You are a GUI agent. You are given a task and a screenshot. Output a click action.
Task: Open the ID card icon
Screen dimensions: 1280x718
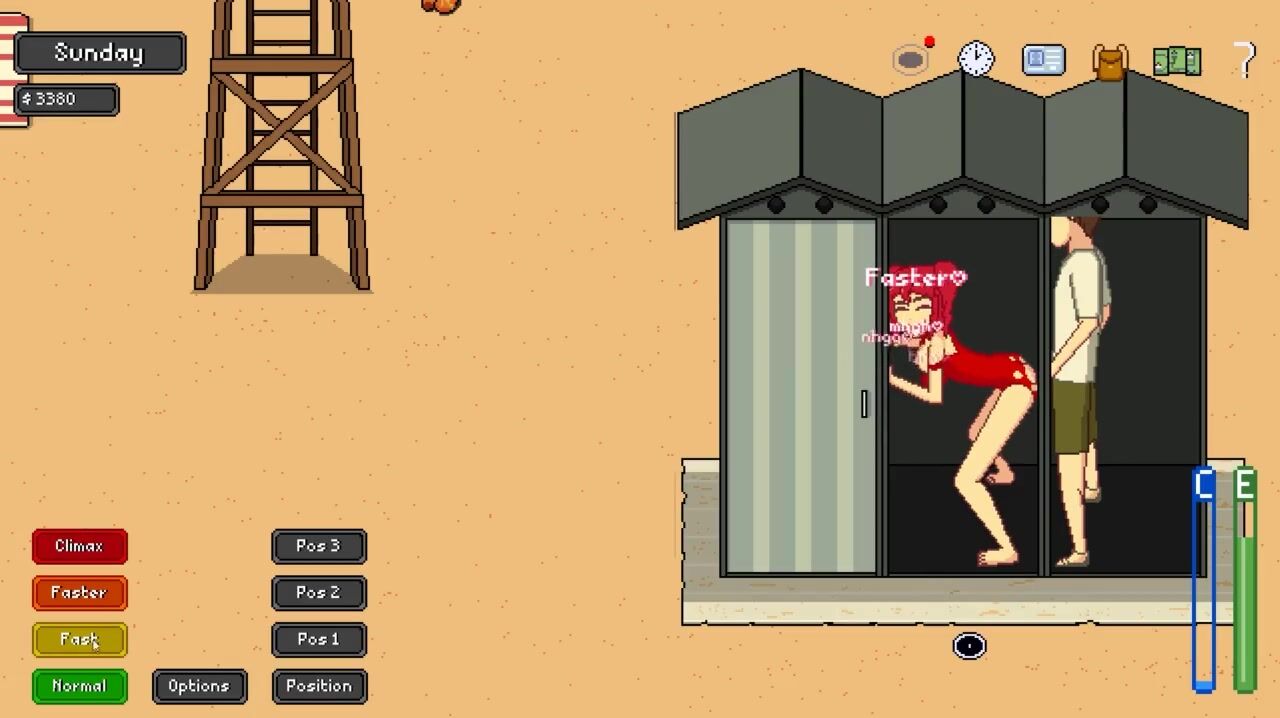click(x=1043, y=60)
